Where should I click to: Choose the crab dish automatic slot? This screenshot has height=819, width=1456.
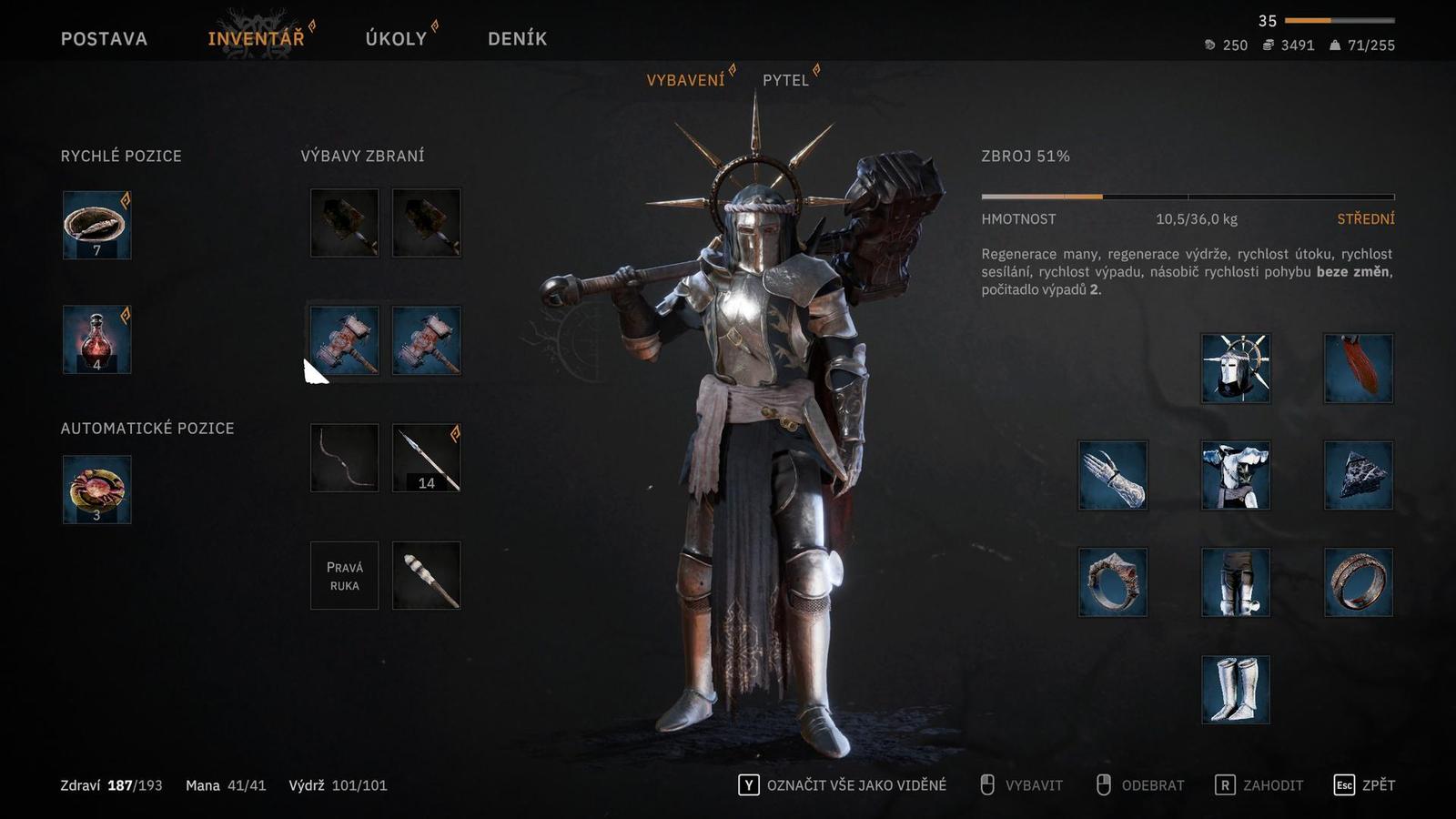pos(97,490)
